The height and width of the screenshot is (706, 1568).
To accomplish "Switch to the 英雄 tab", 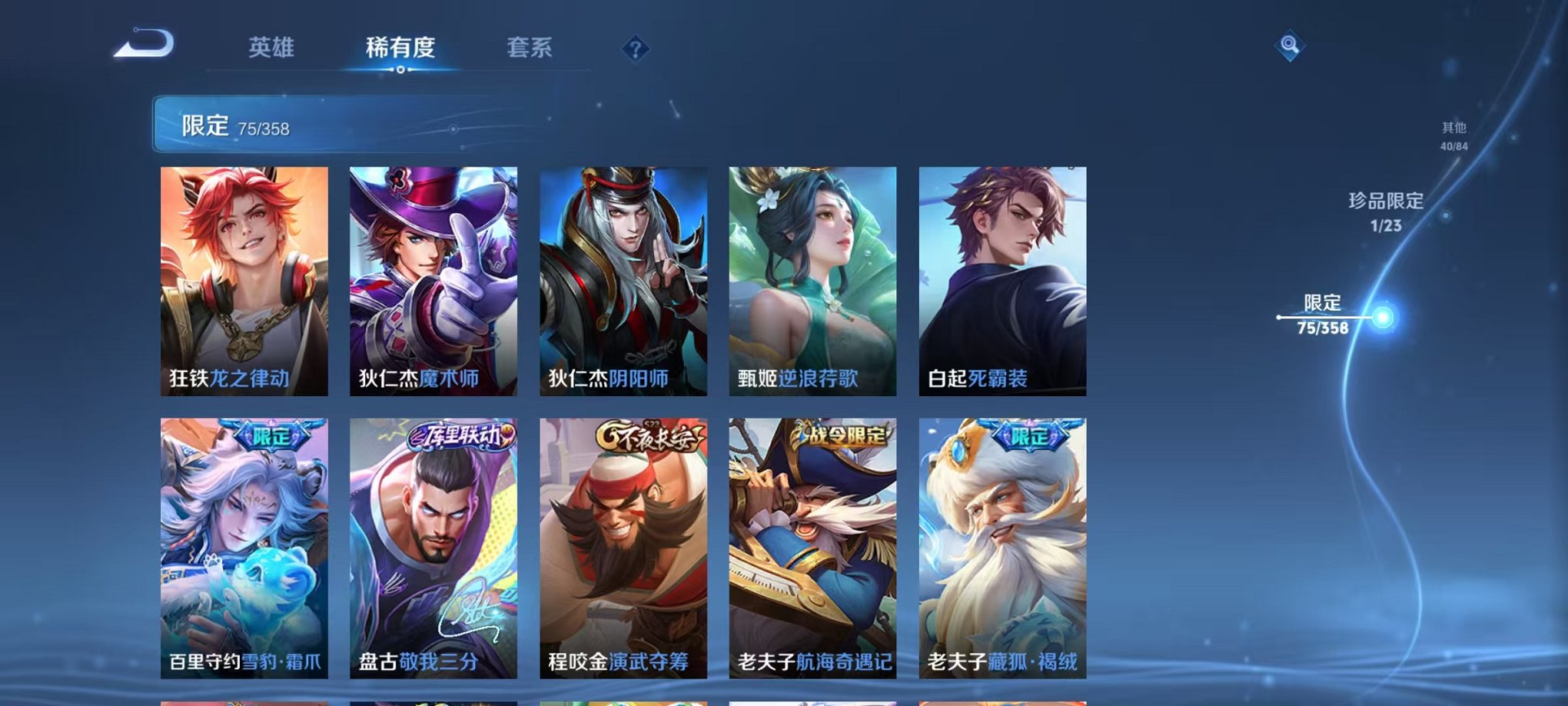I will tap(273, 48).
